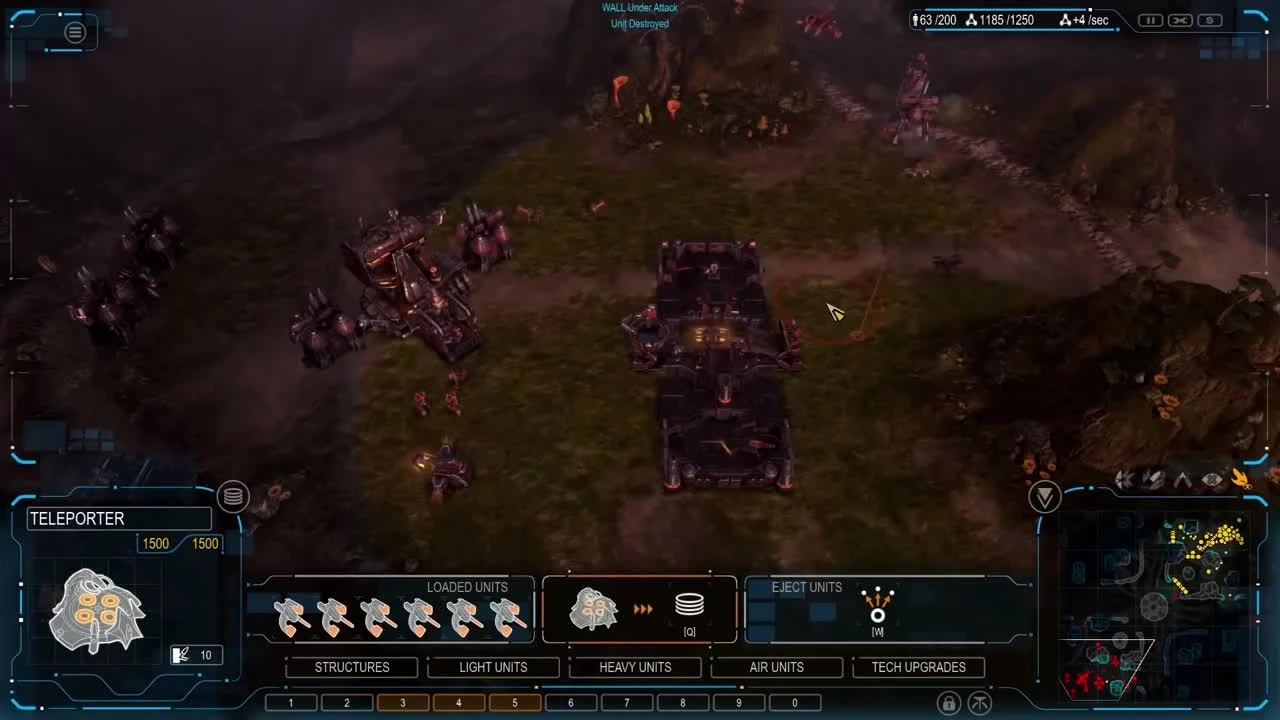Open the AIR UNITS tab
The height and width of the screenshot is (720, 1280).
point(777,667)
